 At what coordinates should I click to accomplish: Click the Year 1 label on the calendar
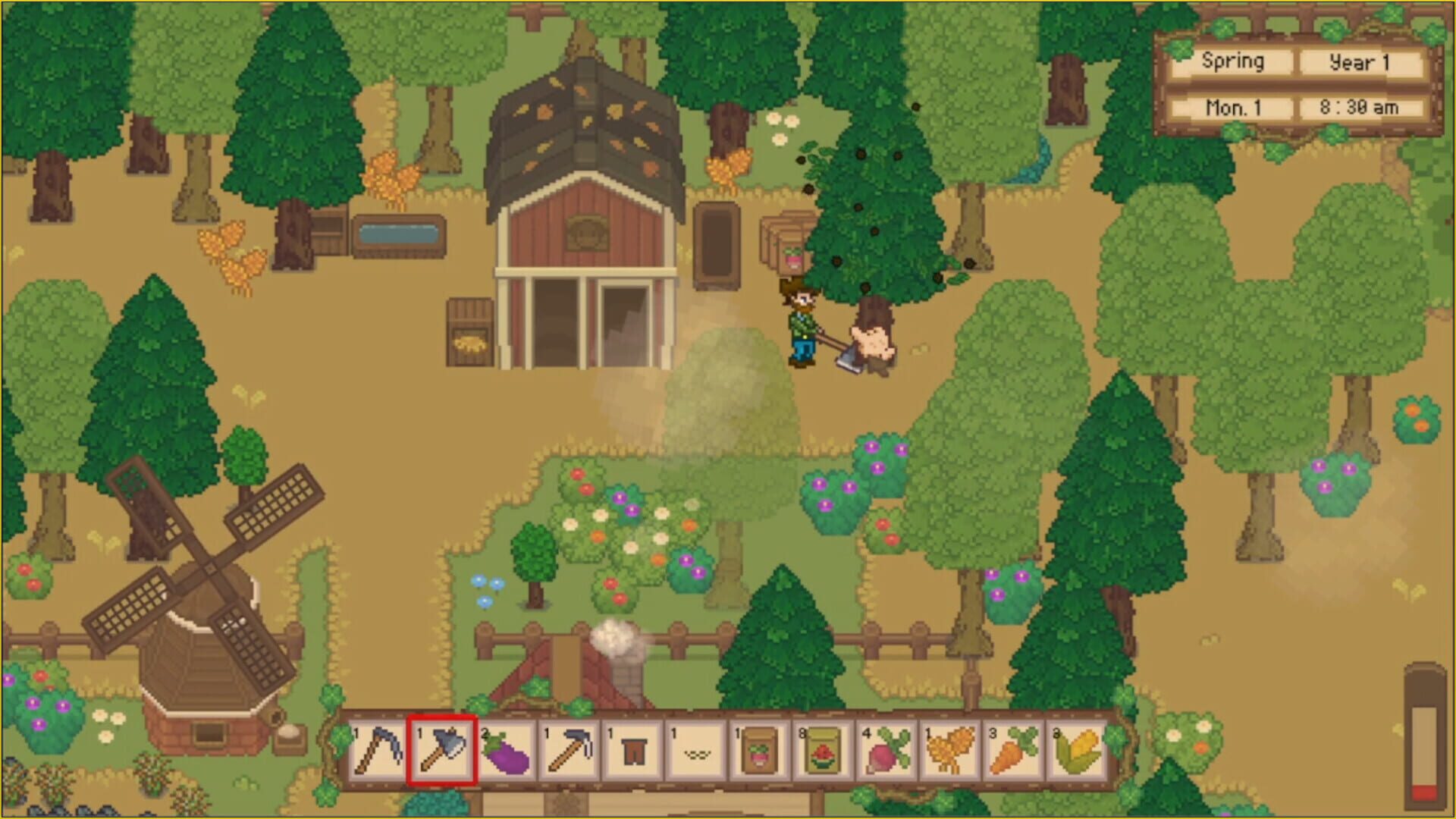click(1360, 62)
